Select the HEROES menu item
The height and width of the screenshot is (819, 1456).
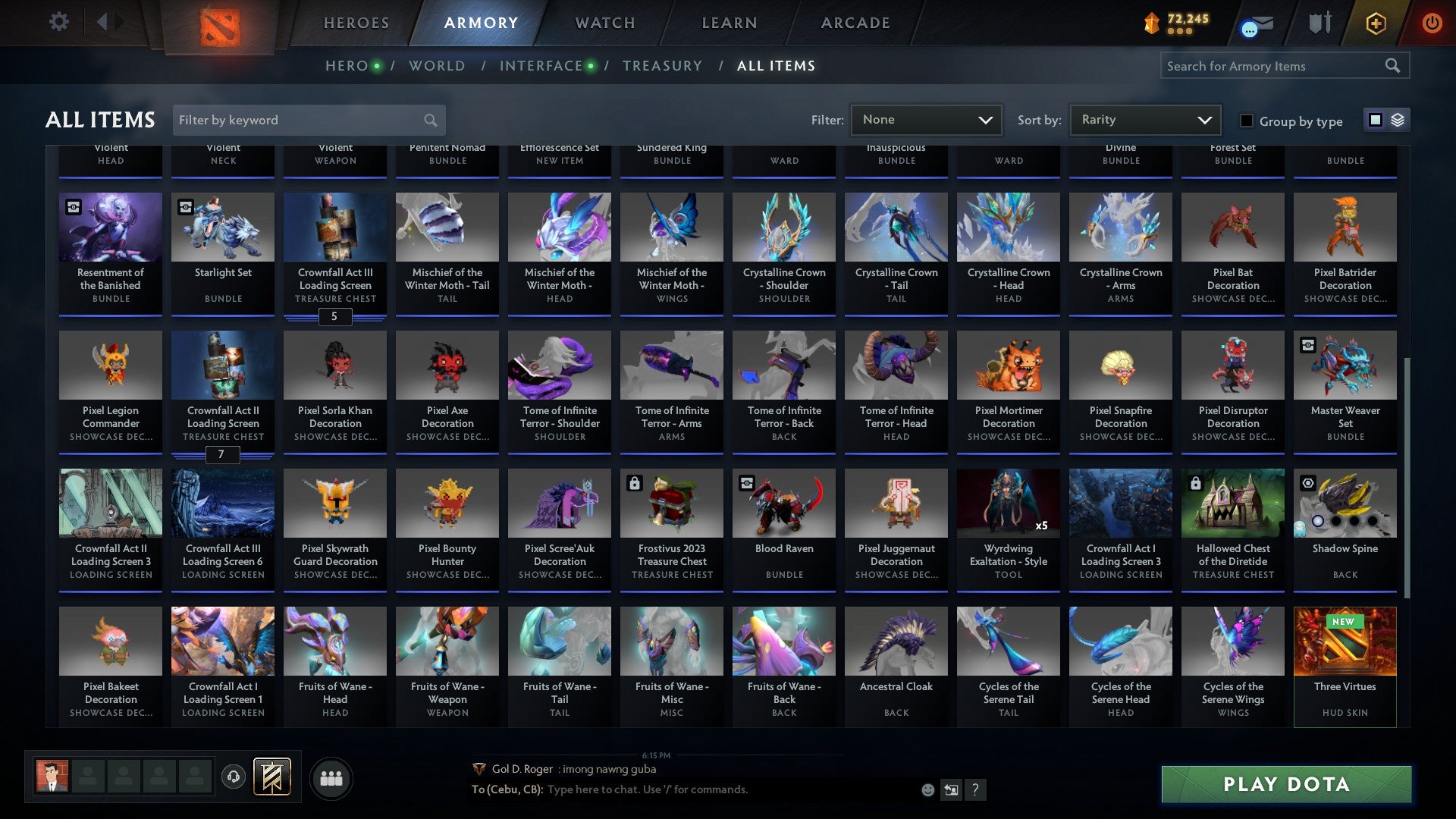tap(356, 23)
